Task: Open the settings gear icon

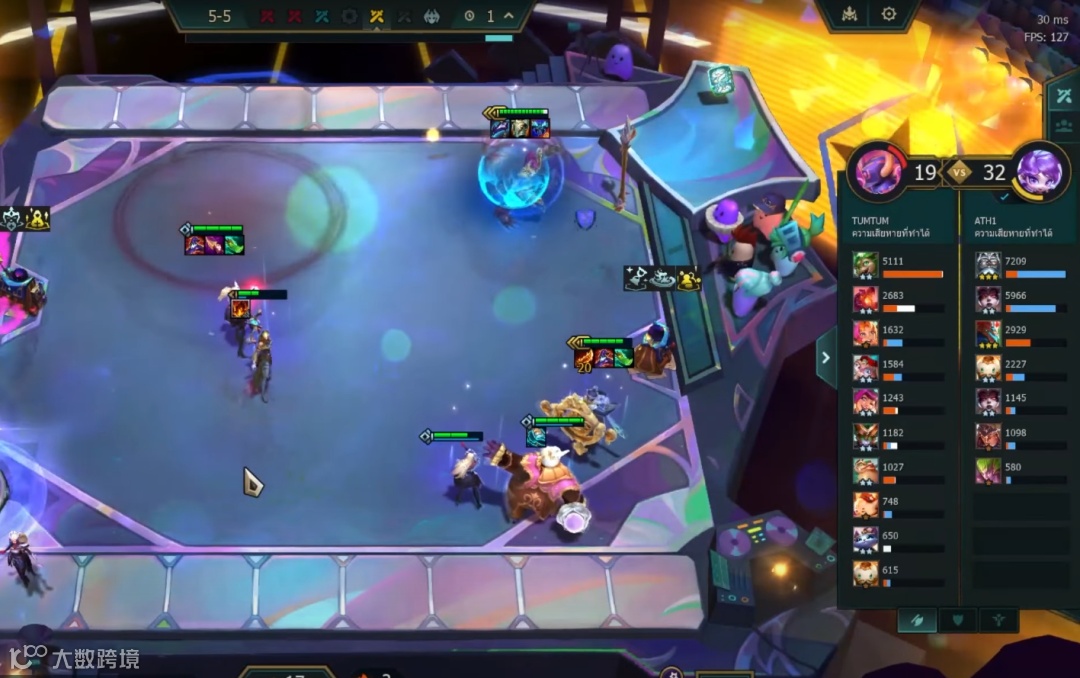Action: 888,14
